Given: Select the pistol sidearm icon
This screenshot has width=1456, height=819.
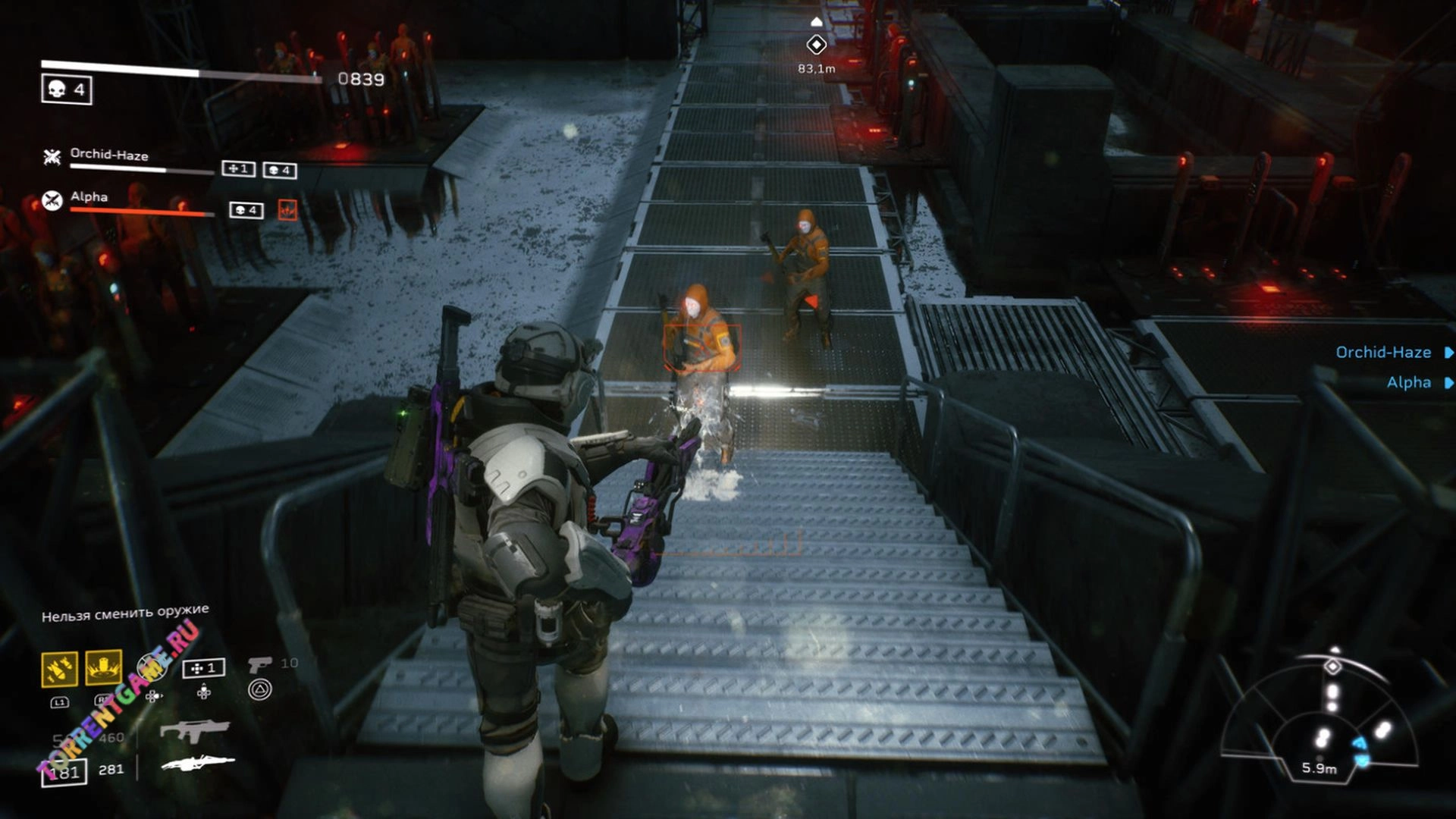Looking at the screenshot, I should [x=259, y=664].
